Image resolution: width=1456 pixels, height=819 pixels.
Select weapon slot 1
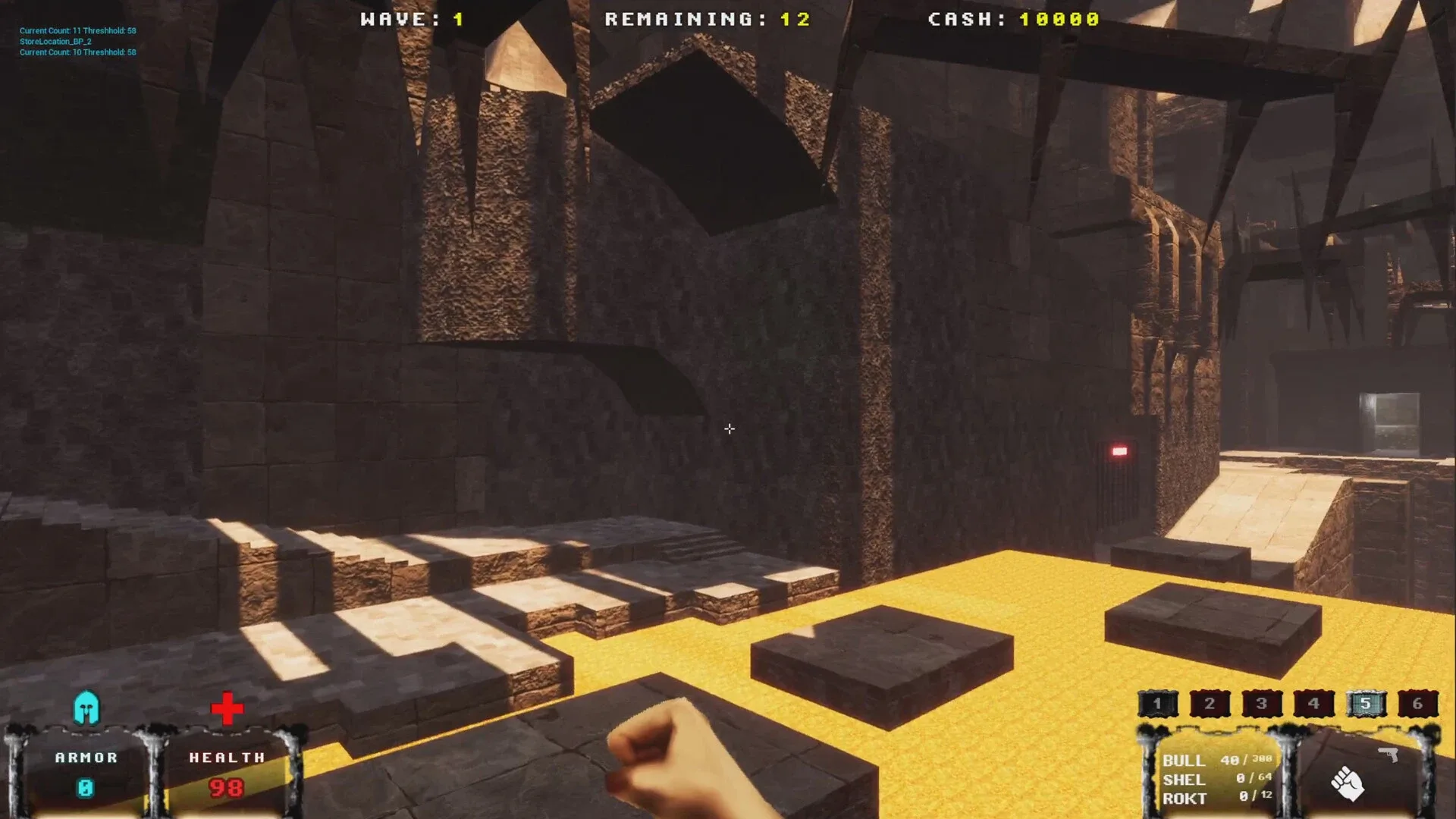(x=1158, y=703)
